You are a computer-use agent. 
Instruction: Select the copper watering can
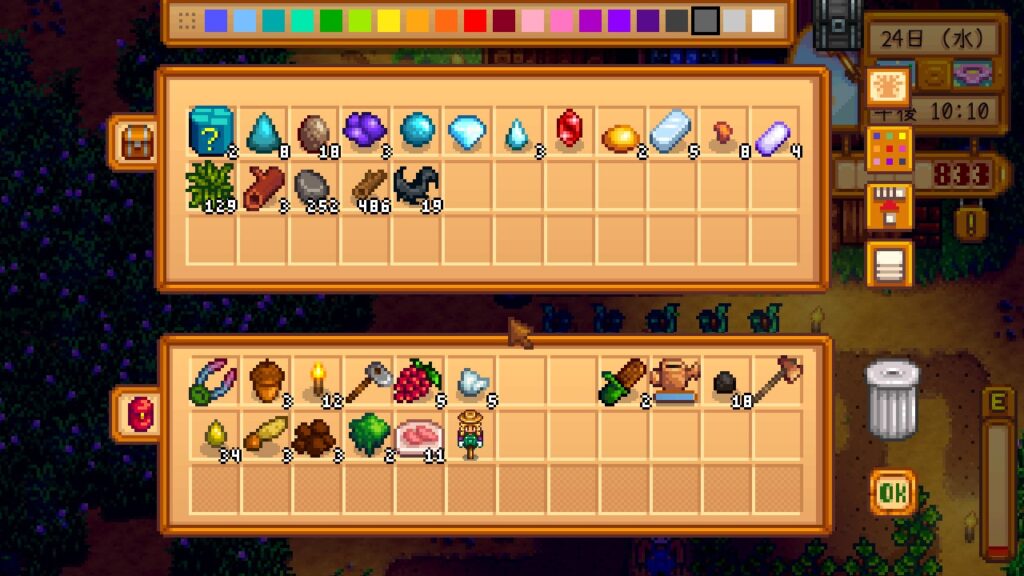672,381
